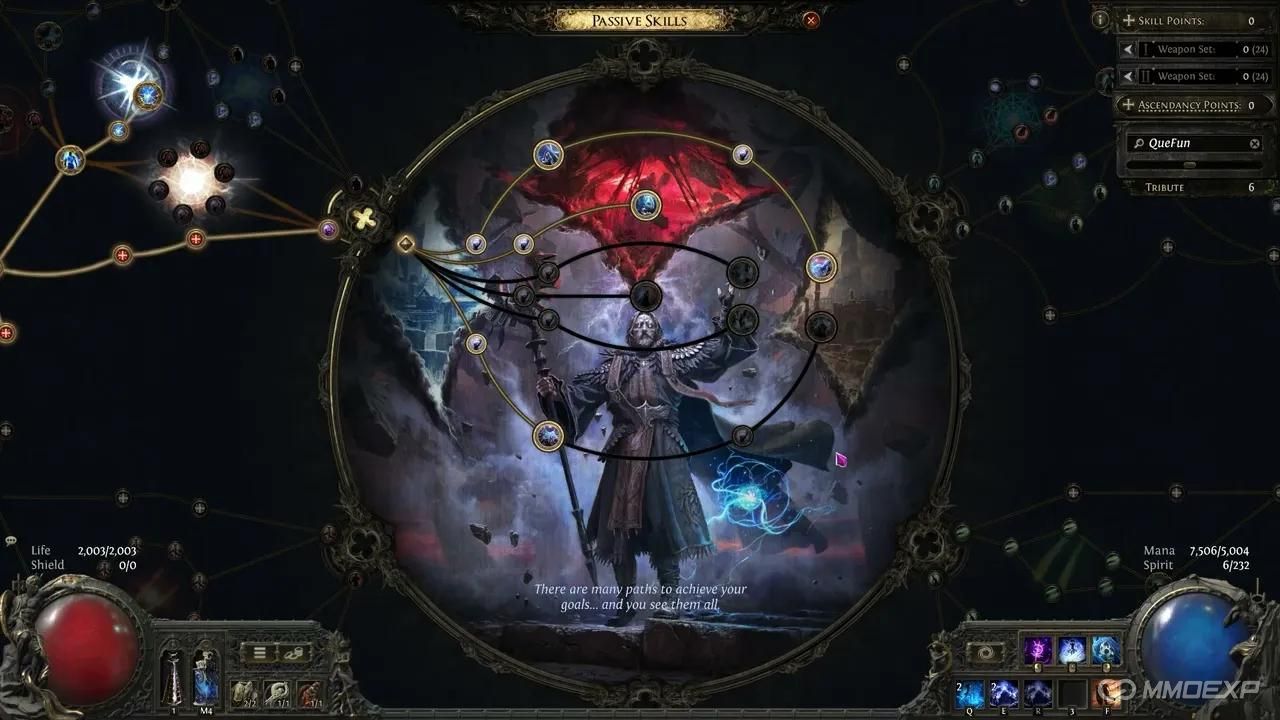This screenshot has height=720, width=1280.
Task: Click the R skill gem icon
Action: click(1038, 694)
